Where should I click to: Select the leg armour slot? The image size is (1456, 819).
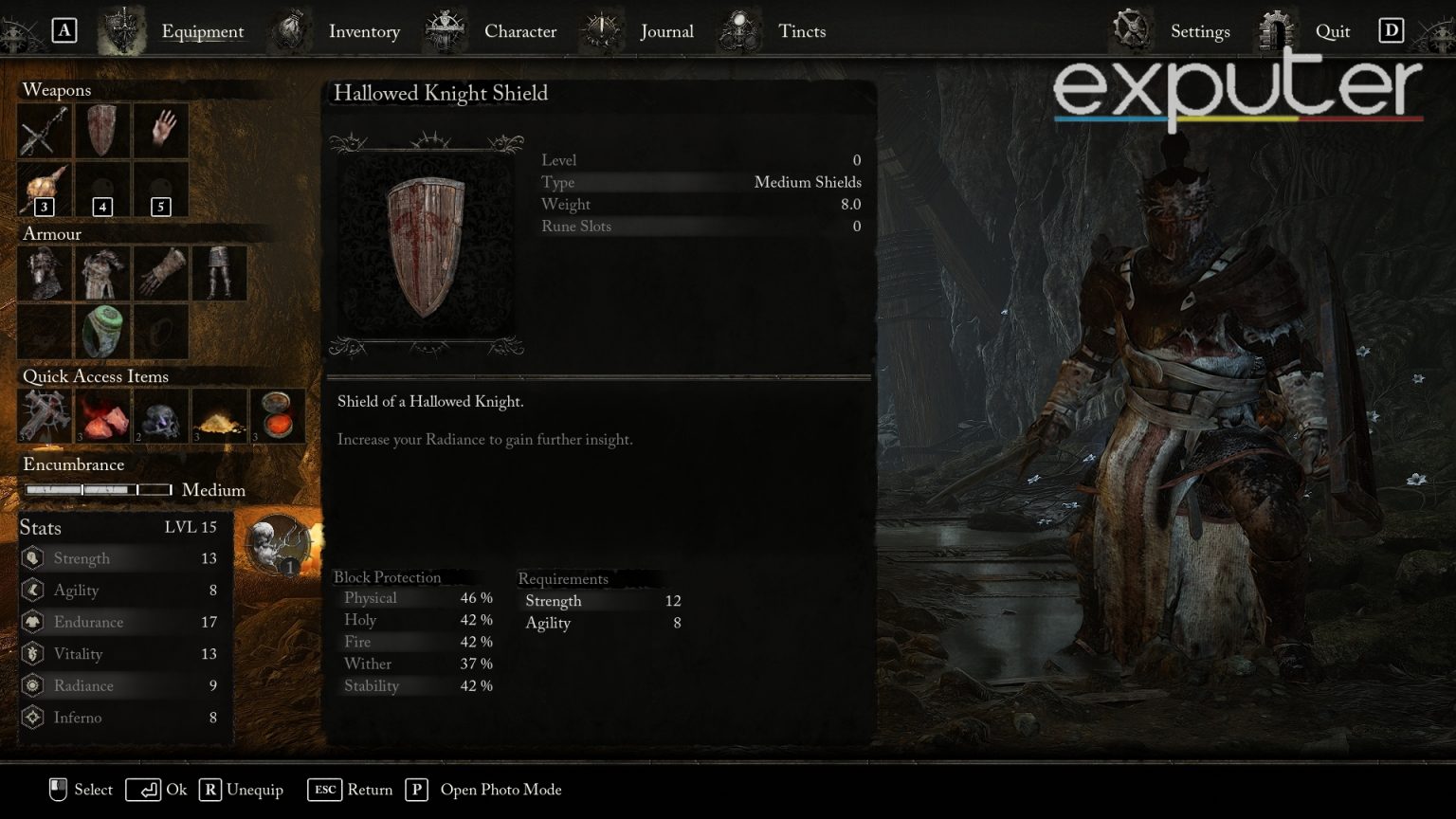219,272
